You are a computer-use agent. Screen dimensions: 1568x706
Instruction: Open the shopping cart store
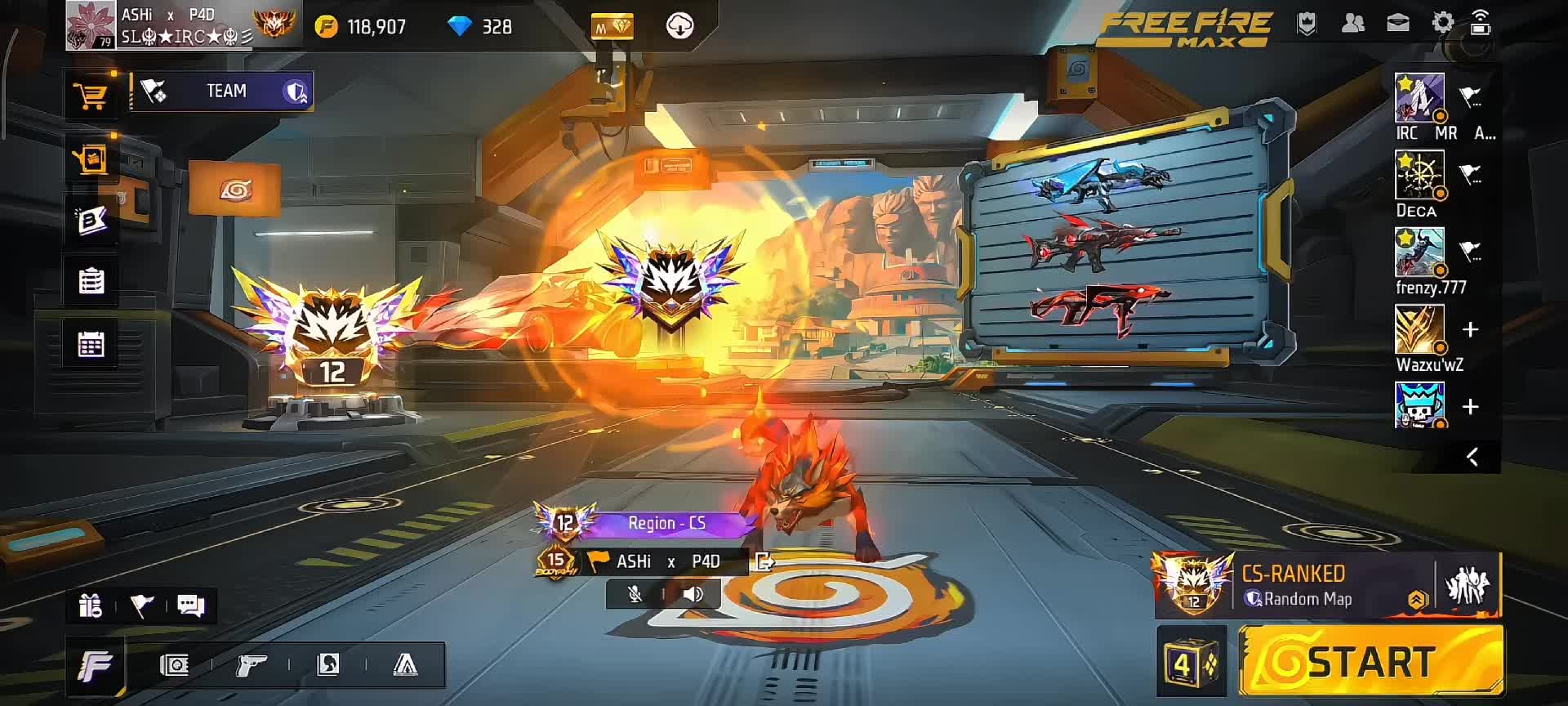(91, 96)
